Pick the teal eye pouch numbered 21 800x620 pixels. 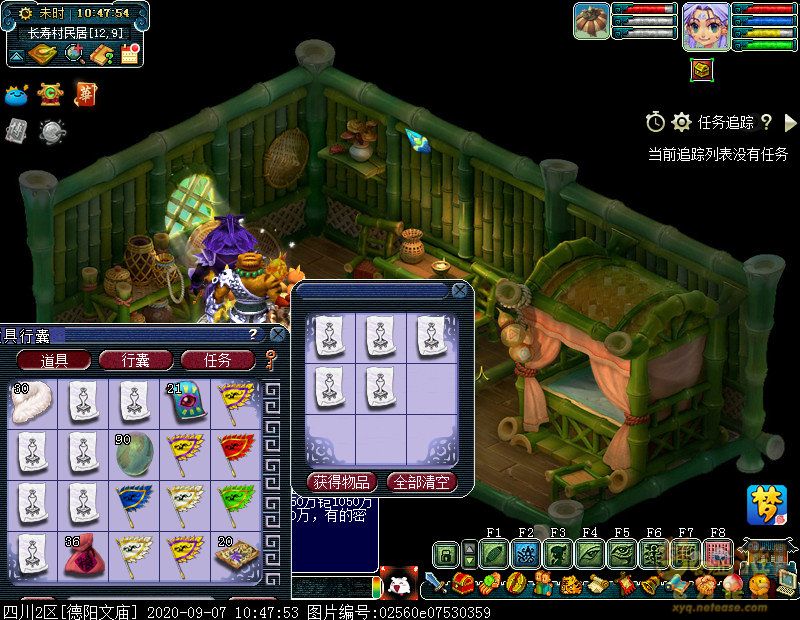click(184, 401)
